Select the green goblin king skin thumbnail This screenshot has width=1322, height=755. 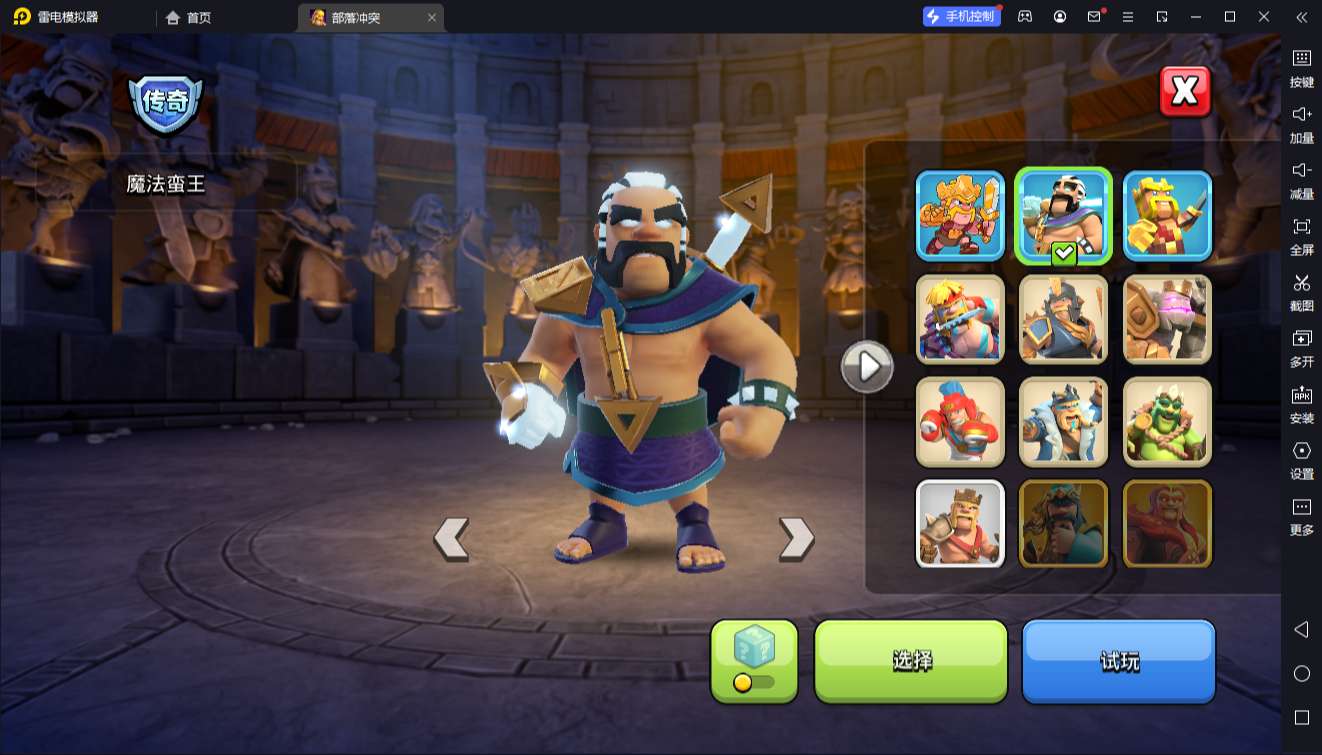1167,422
